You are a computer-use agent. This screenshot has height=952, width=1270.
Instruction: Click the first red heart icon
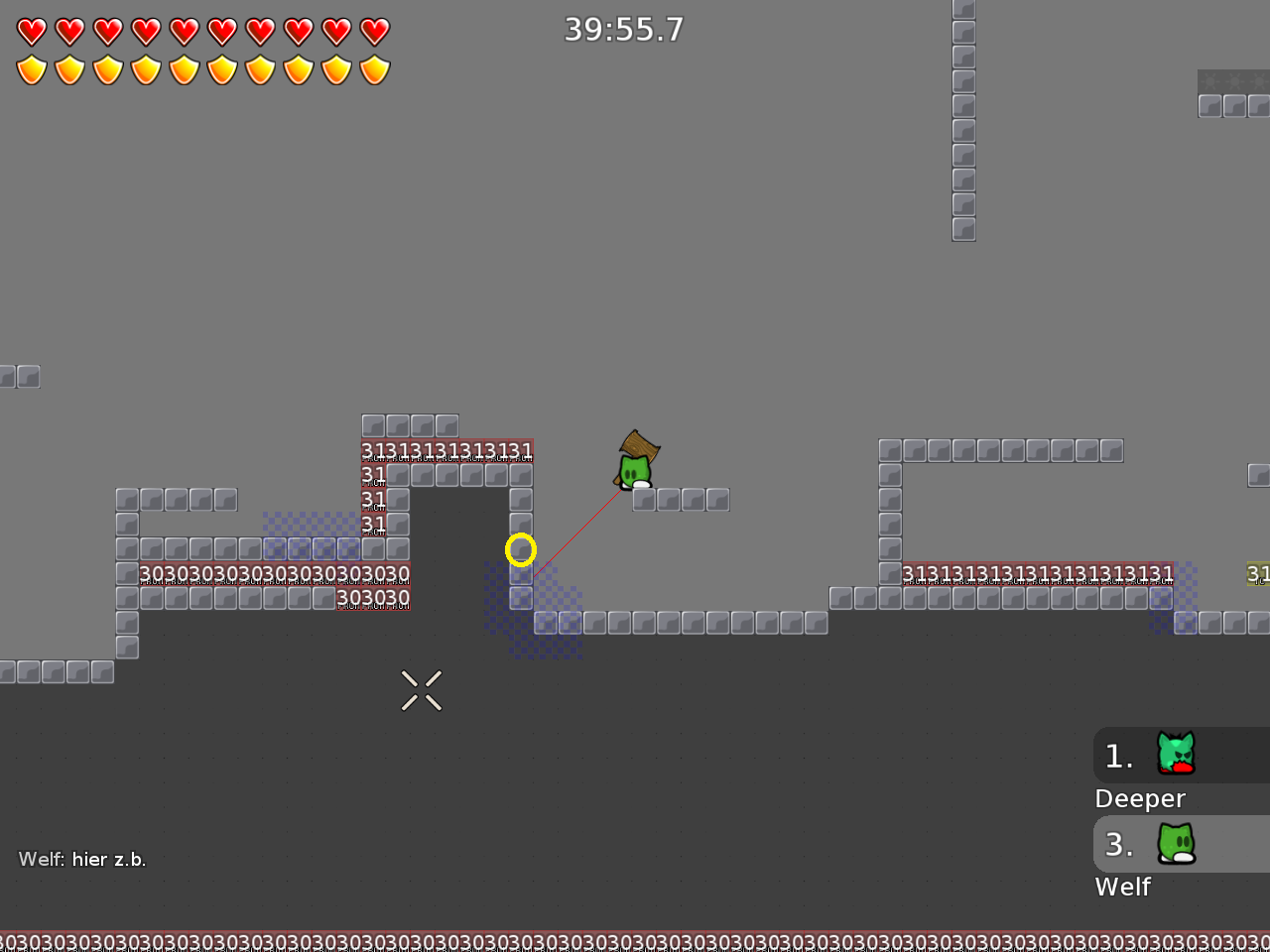[x=31, y=31]
